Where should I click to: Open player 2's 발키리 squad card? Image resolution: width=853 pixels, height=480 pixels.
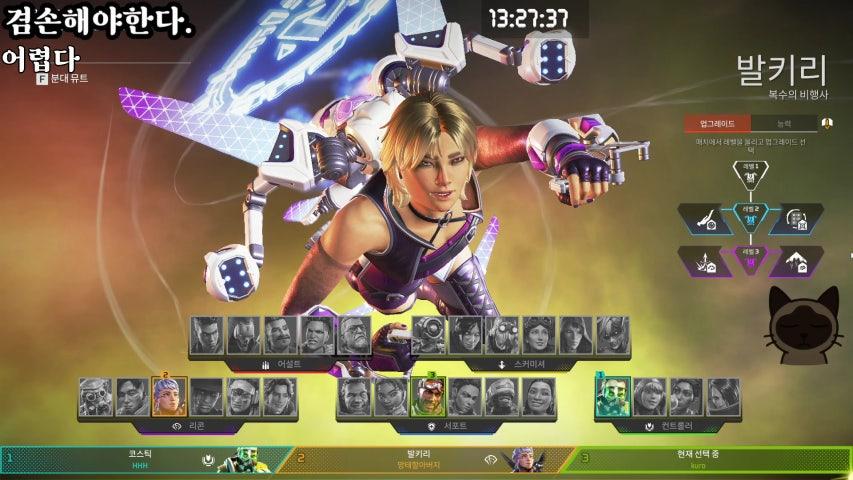coord(418,459)
